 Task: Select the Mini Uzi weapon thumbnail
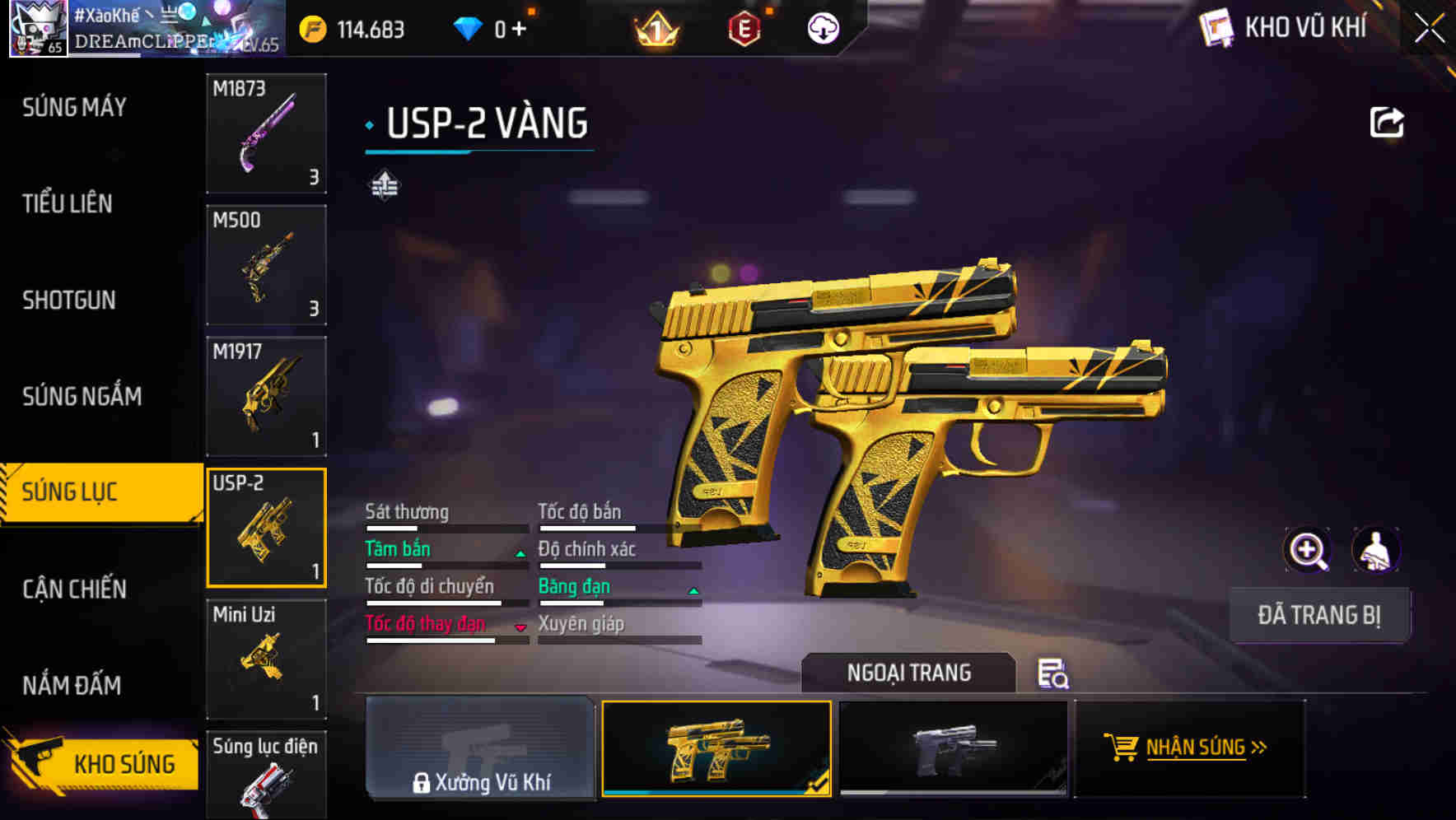pos(265,659)
